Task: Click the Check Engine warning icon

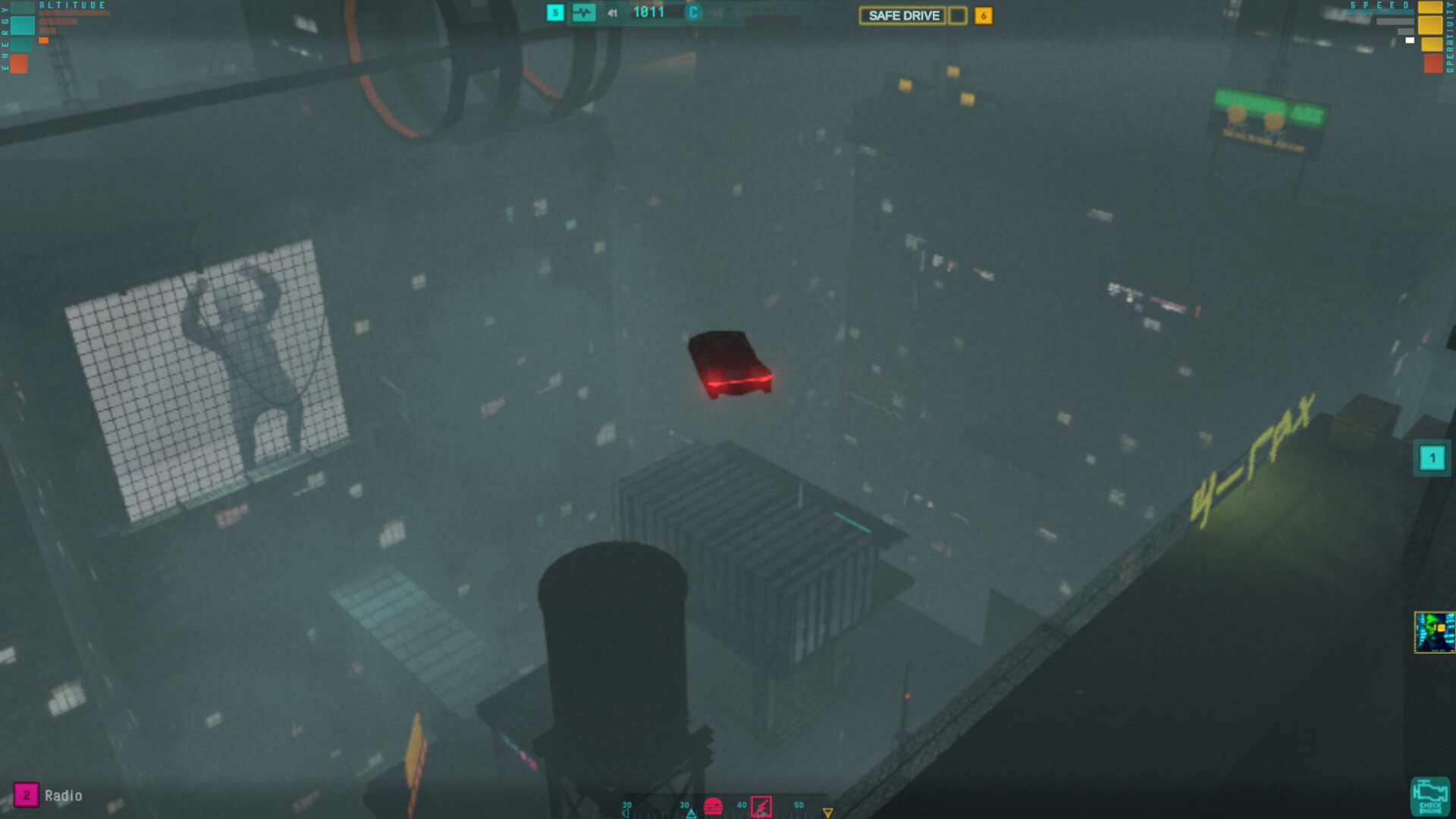Action: tap(1430, 797)
